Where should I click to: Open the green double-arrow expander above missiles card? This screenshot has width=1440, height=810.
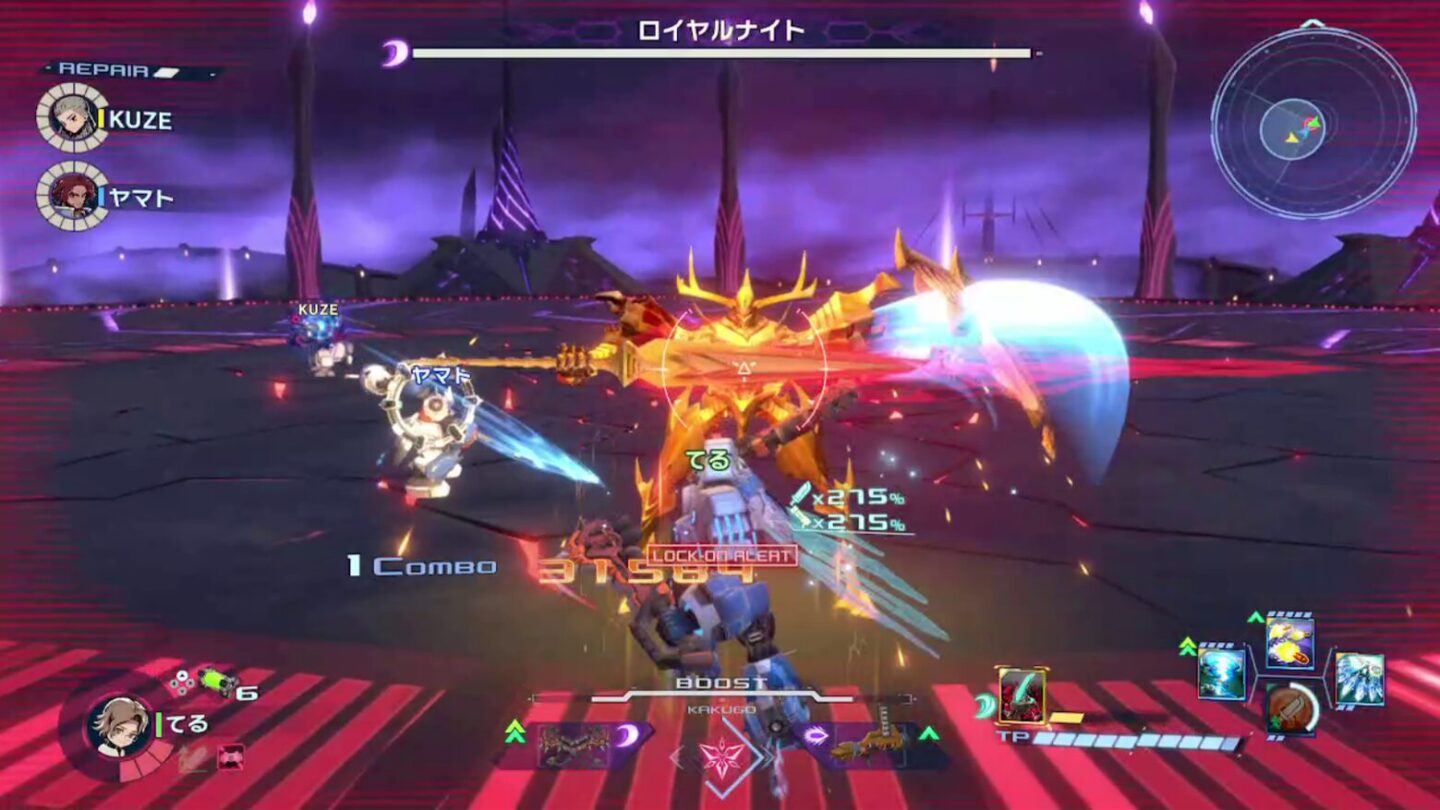pos(1255,615)
